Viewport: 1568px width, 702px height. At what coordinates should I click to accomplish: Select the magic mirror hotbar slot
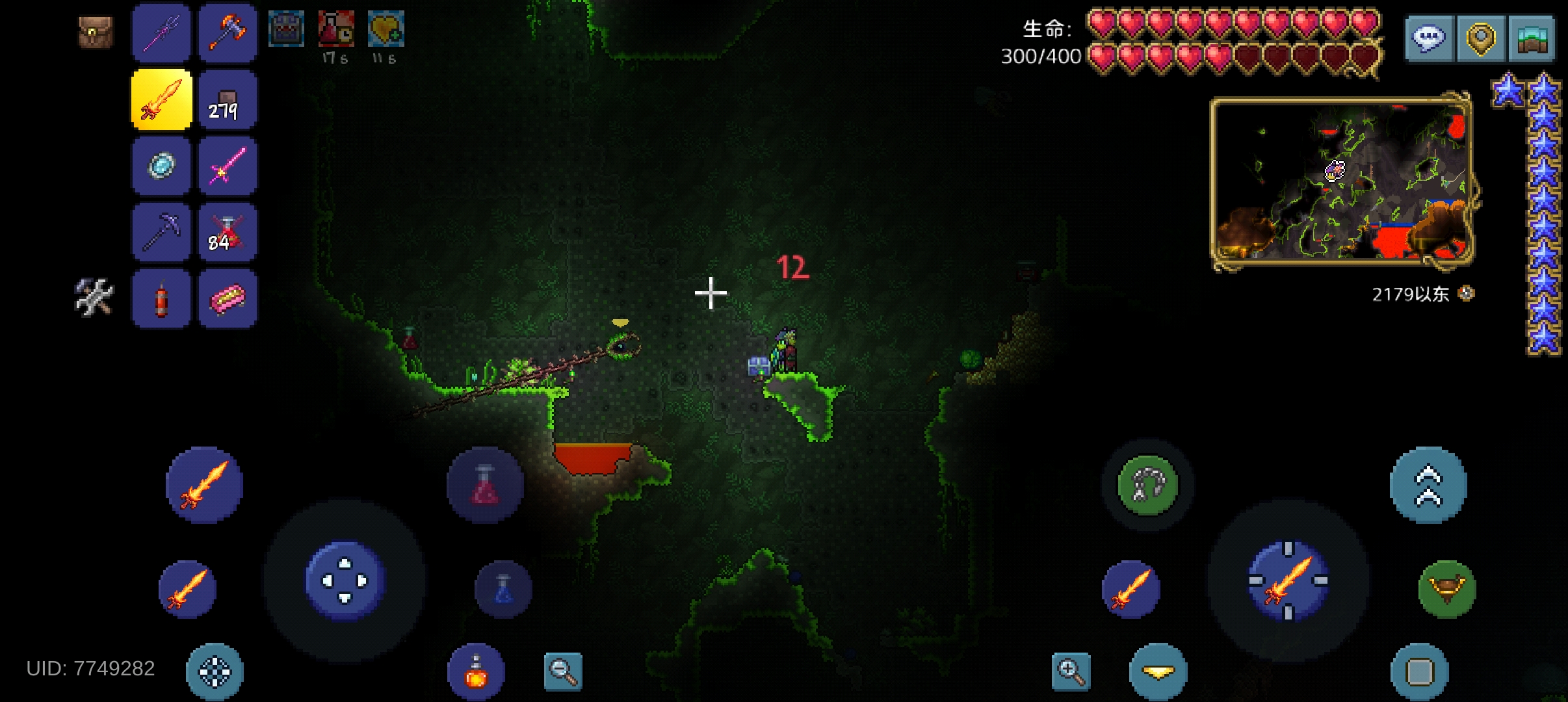pos(161,166)
